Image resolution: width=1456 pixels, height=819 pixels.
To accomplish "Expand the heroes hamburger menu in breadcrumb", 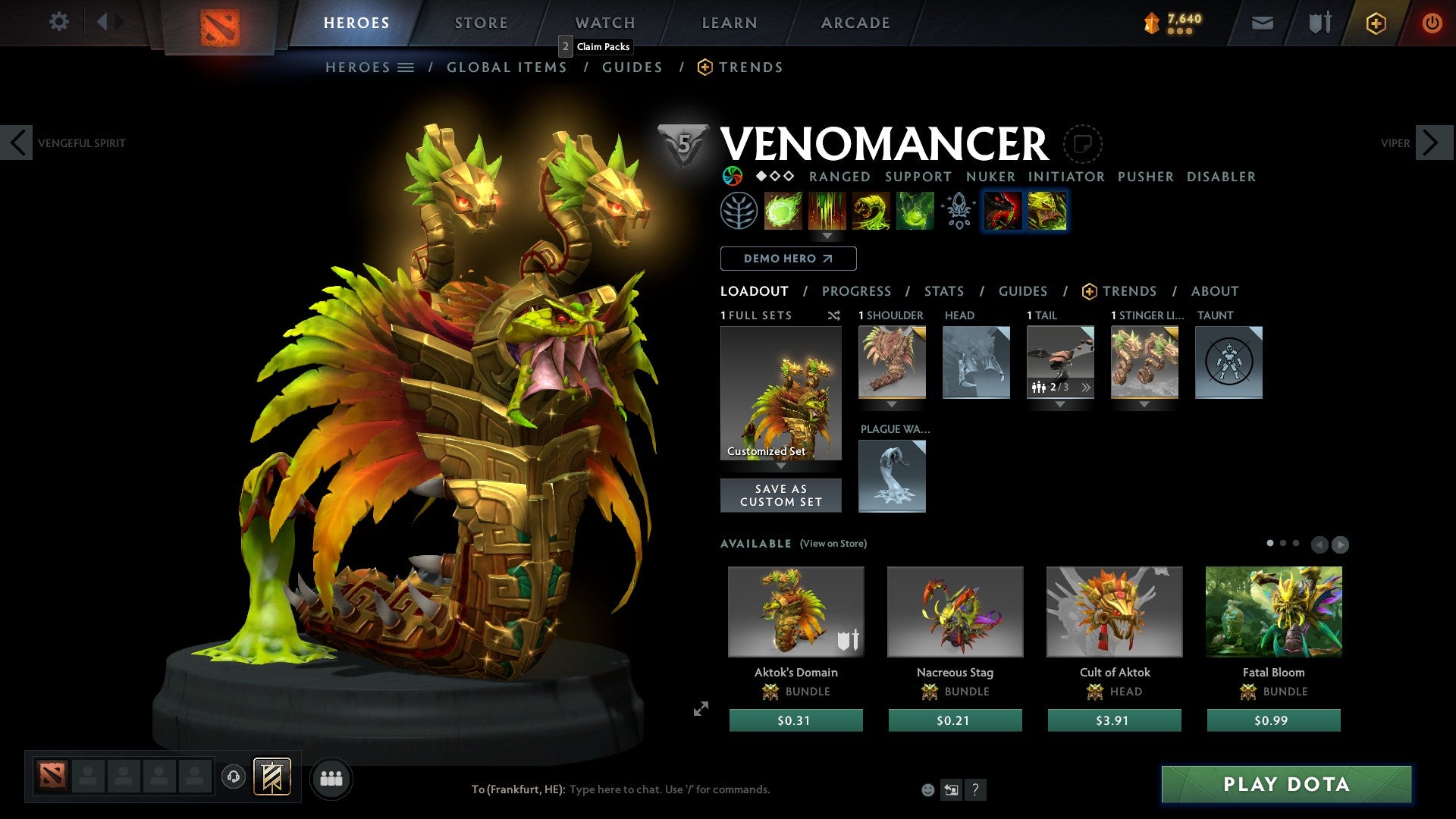I will pos(406,67).
